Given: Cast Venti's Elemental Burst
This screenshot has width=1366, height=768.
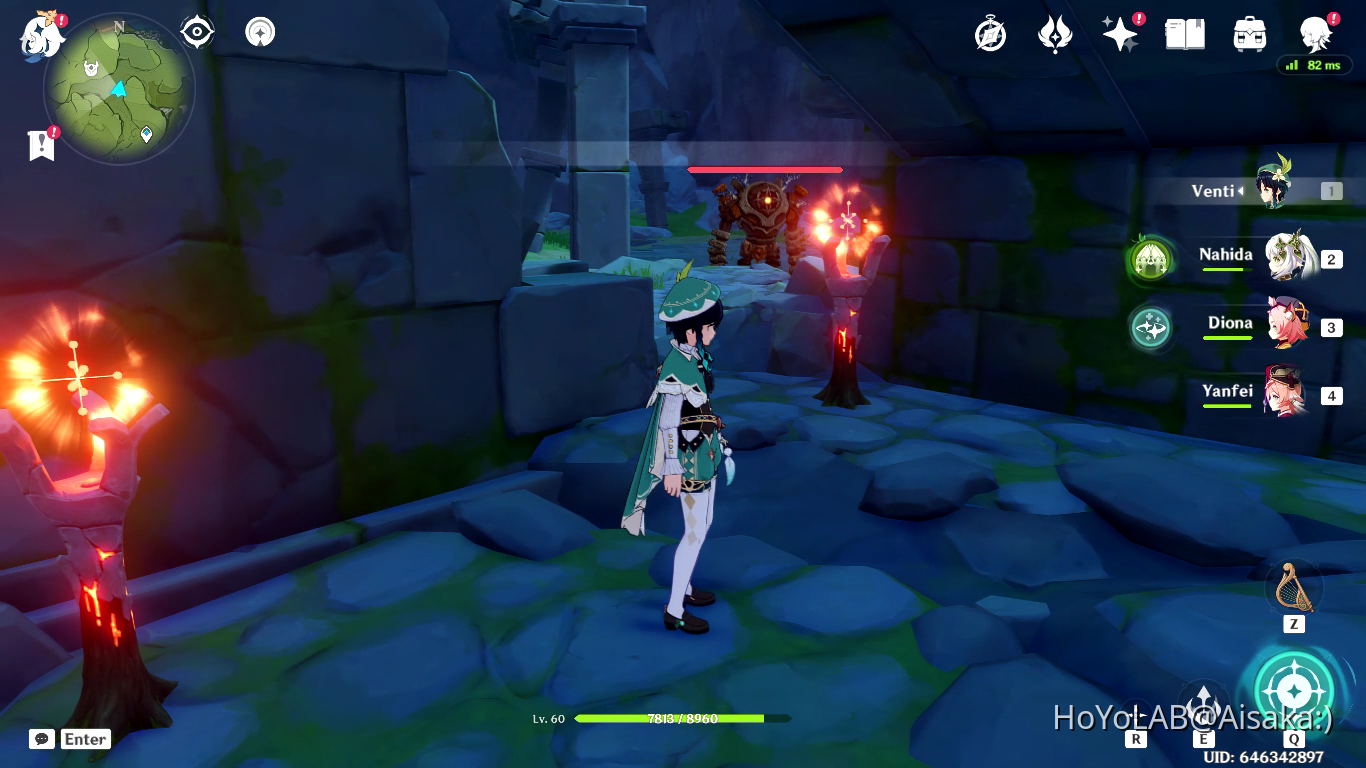Looking at the screenshot, I should [x=1294, y=690].
